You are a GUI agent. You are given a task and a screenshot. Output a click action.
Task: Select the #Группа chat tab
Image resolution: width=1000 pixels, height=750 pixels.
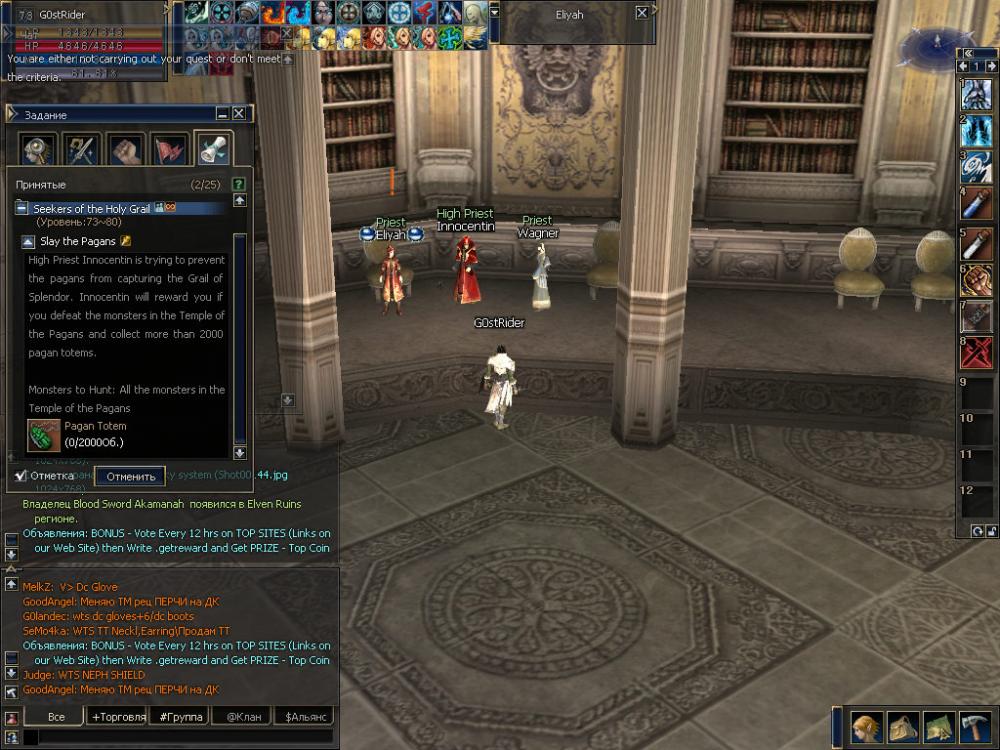click(181, 717)
